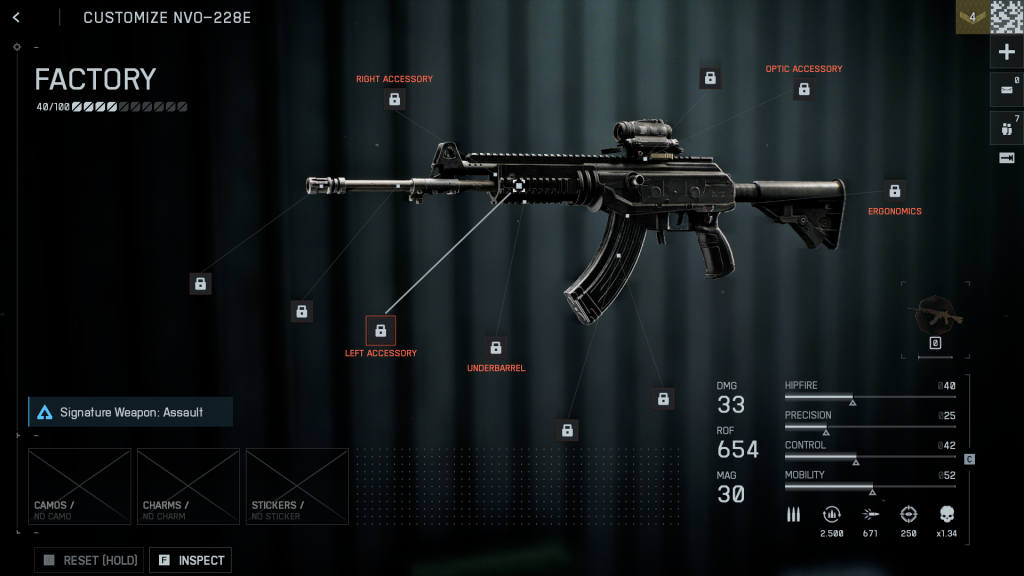Select the weapon preview thumbnail
Viewport: 1024px width, 576px height.
(936, 317)
